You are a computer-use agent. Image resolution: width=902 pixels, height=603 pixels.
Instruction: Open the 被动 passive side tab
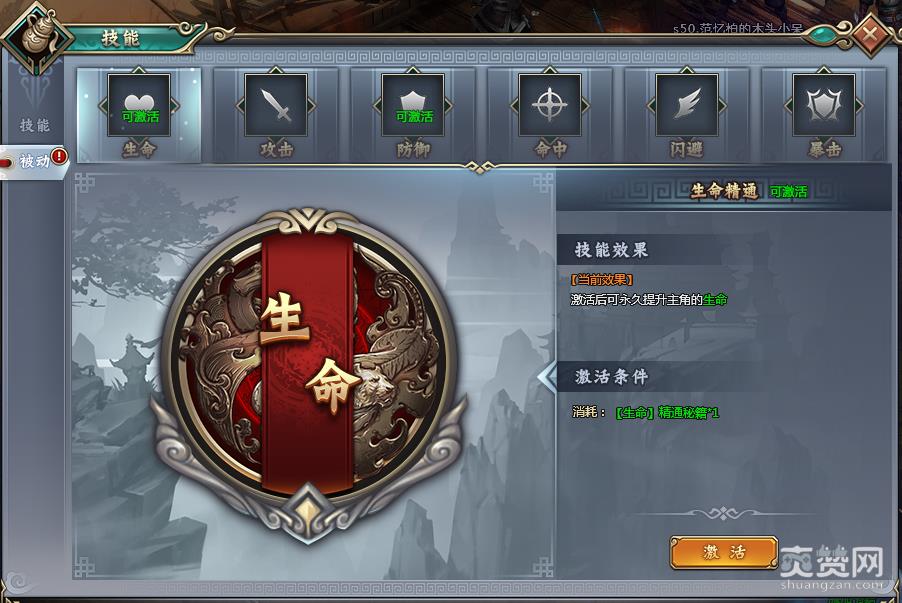pyautogui.click(x=36, y=161)
